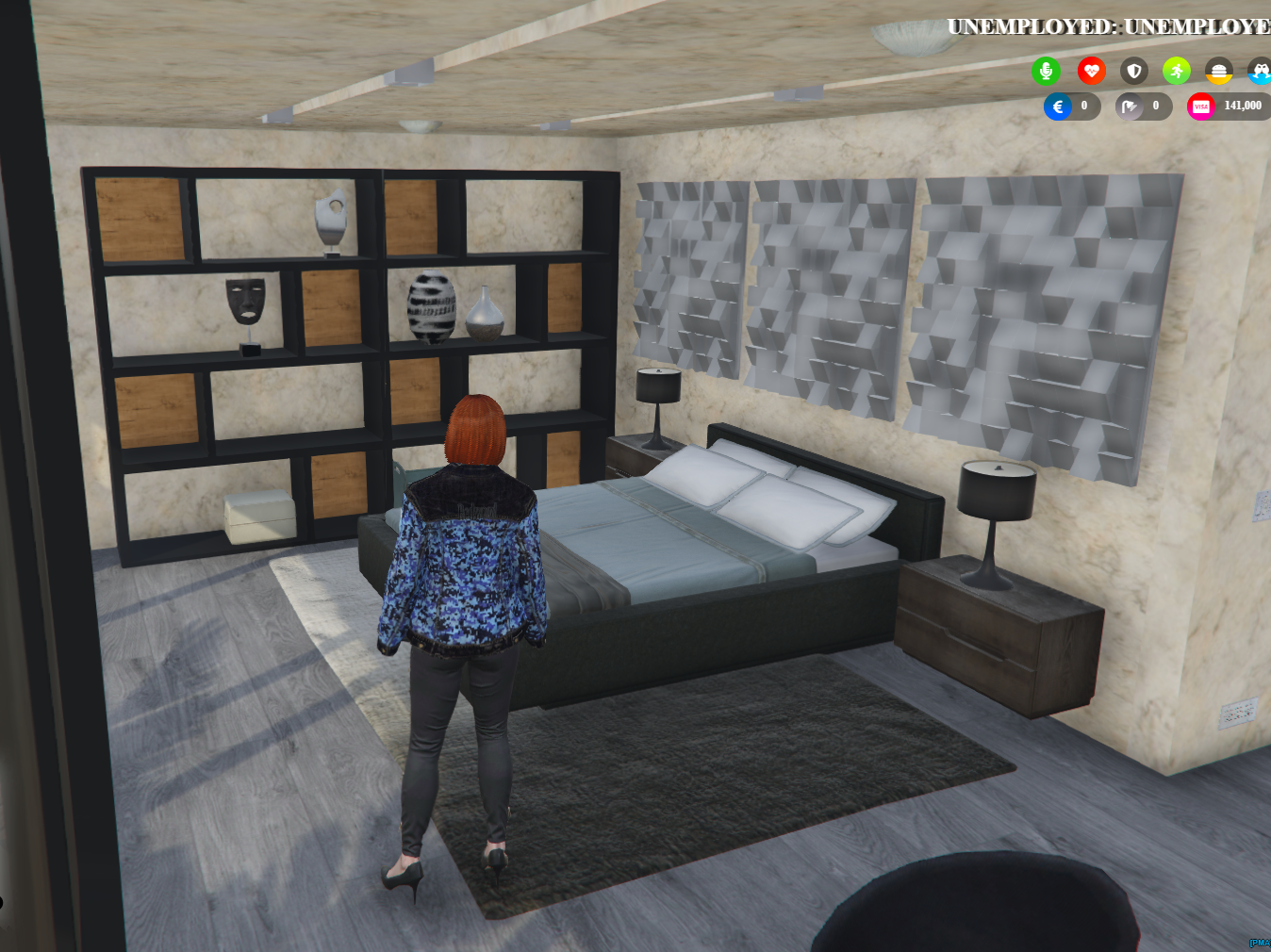This screenshot has width=1271, height=952.
Task: Click the hunger burger icon
Action: pos(1219,71)
